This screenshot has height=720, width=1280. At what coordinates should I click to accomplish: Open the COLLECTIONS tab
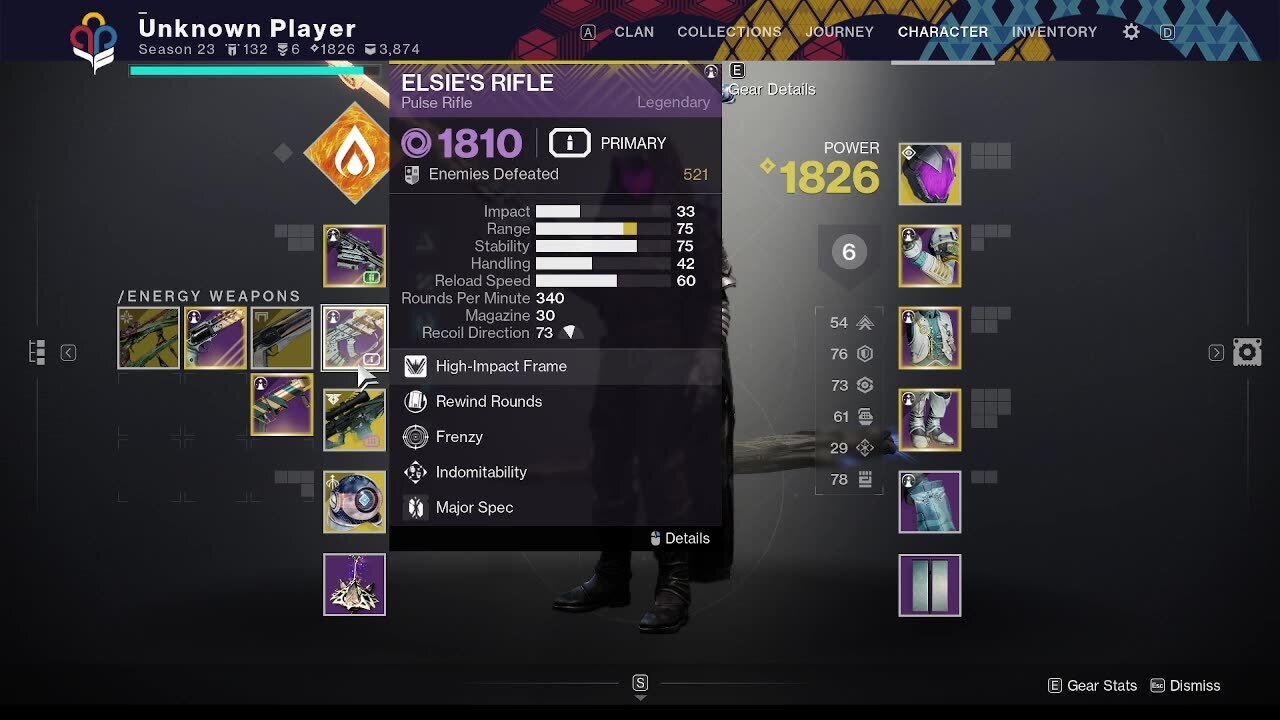(x=729, y=31)
